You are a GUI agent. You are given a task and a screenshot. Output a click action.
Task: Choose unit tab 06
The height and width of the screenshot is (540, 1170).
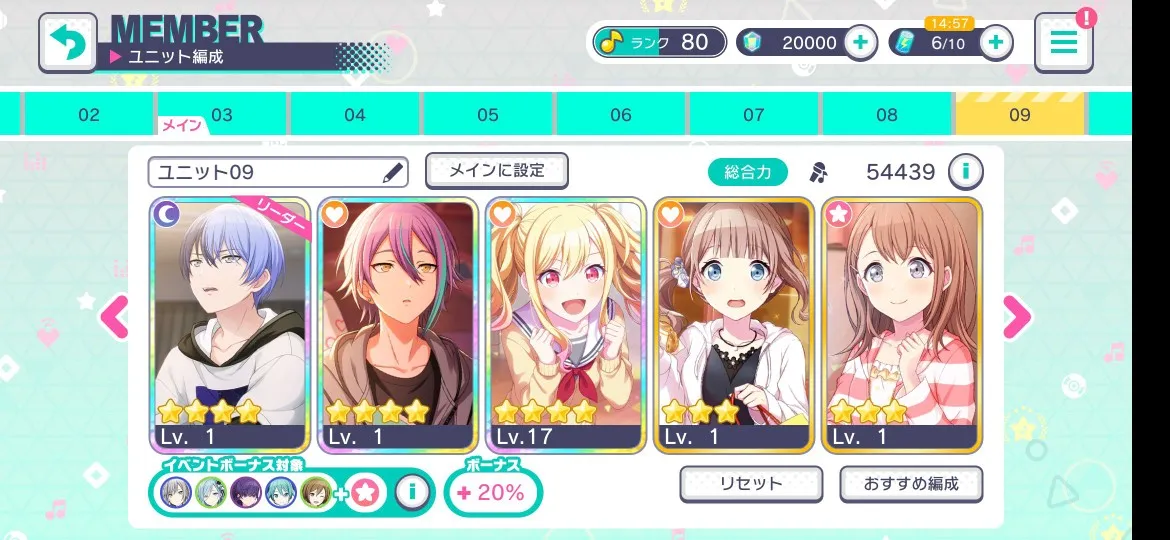[621, 115]
